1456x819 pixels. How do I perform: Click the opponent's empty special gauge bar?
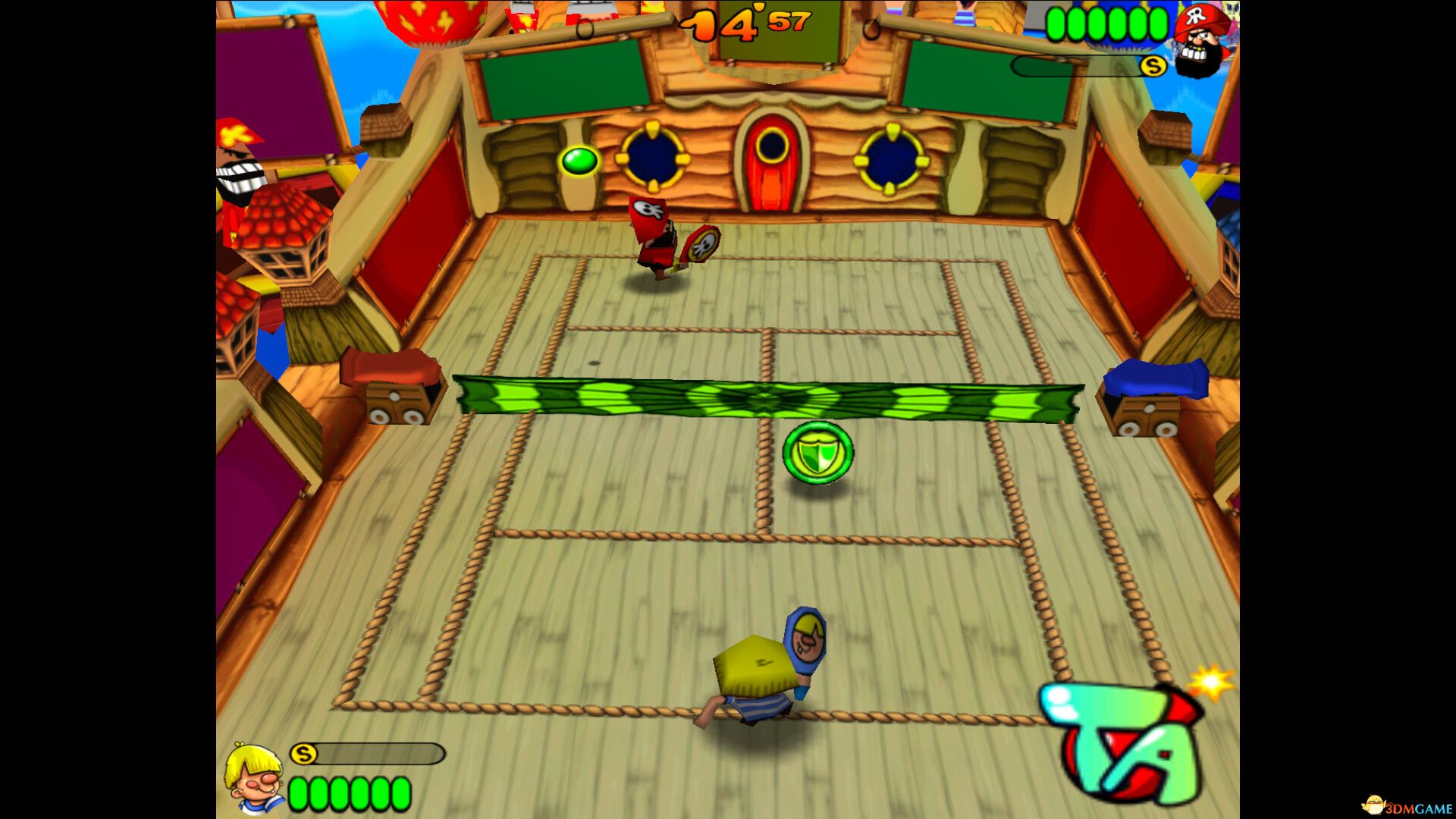pyautogui.click(x=1077, y=67)
